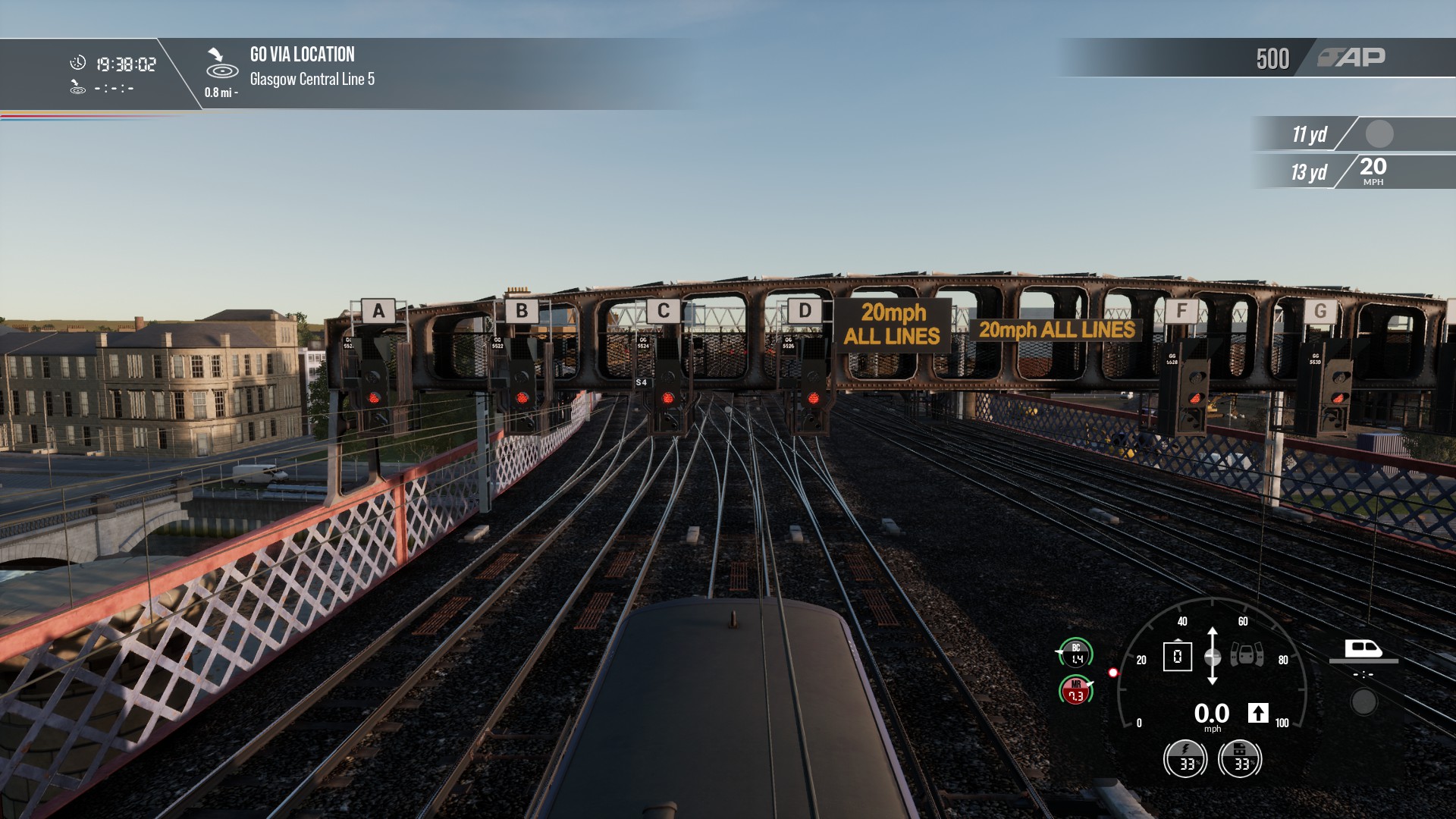Click the AP action points logo
1456x819 pixels.
pyautogui.click(x=1351, y=58)
